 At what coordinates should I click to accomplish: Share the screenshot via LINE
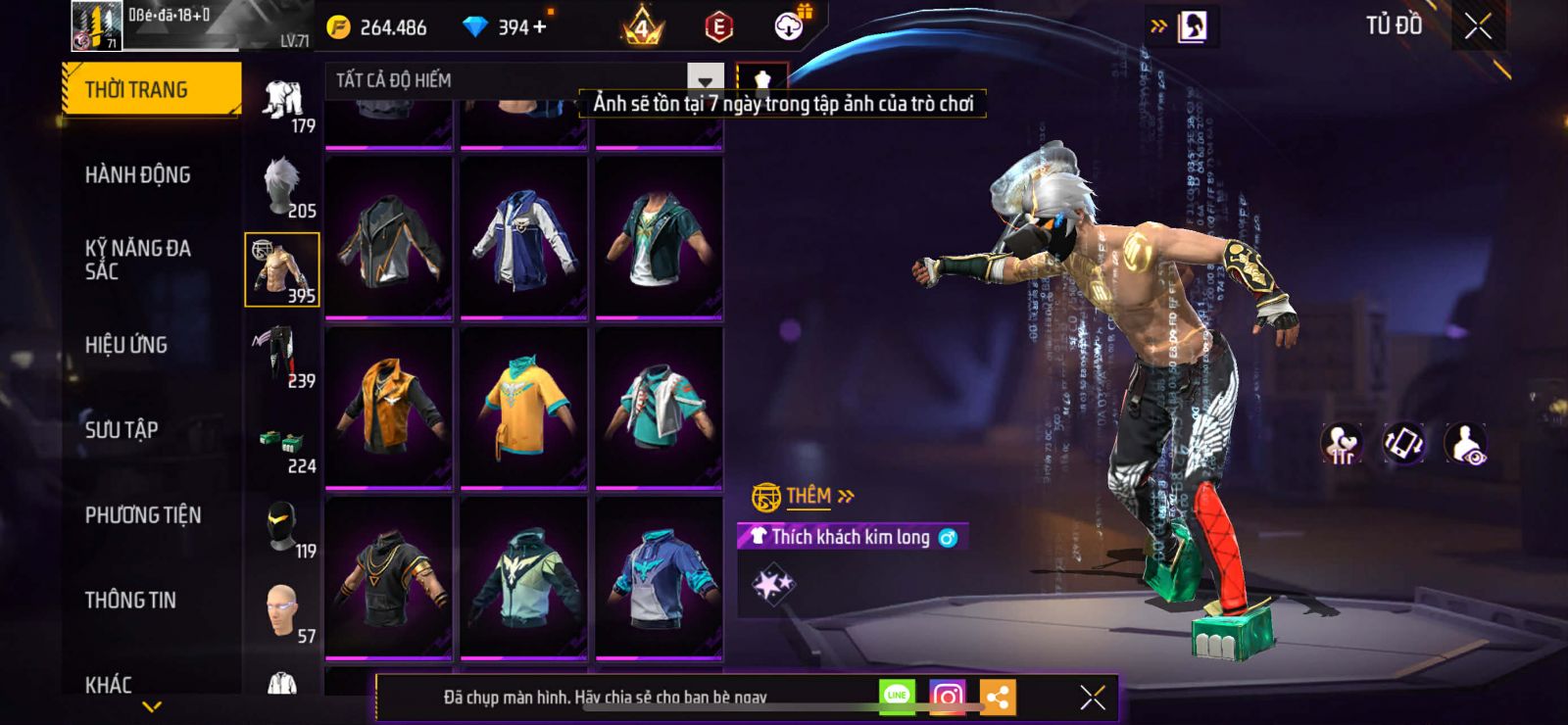(x=897, y=697)
